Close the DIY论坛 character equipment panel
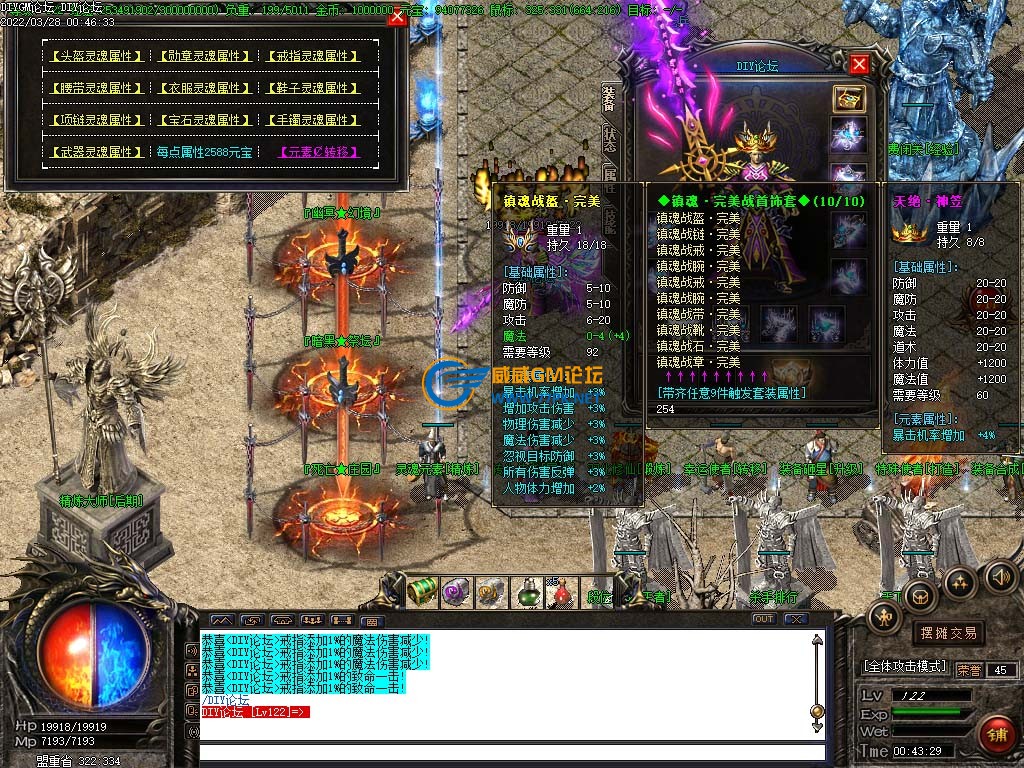The image size is (1024, 768). tap(859, 65)
